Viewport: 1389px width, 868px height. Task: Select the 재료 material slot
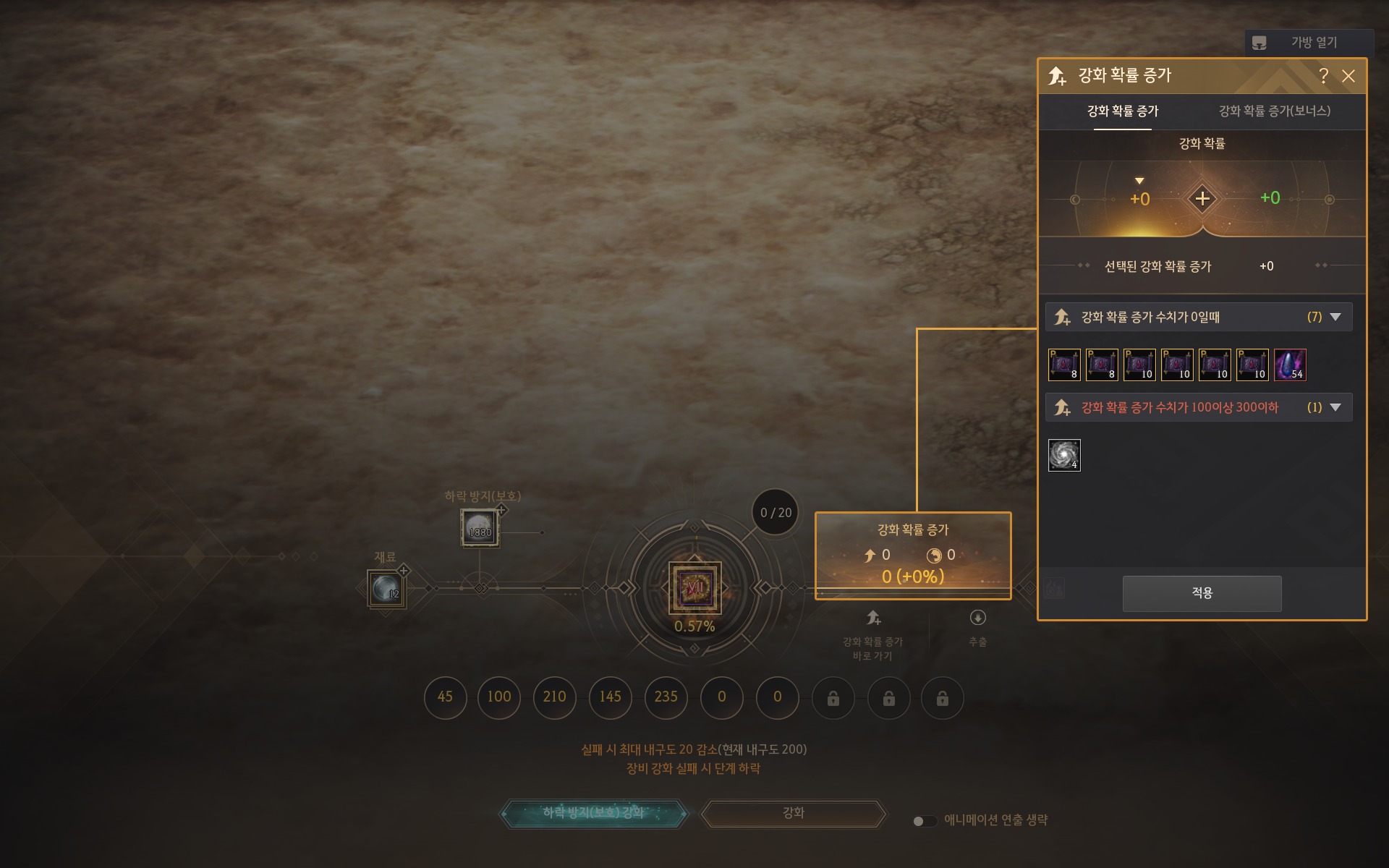(386, 589)
